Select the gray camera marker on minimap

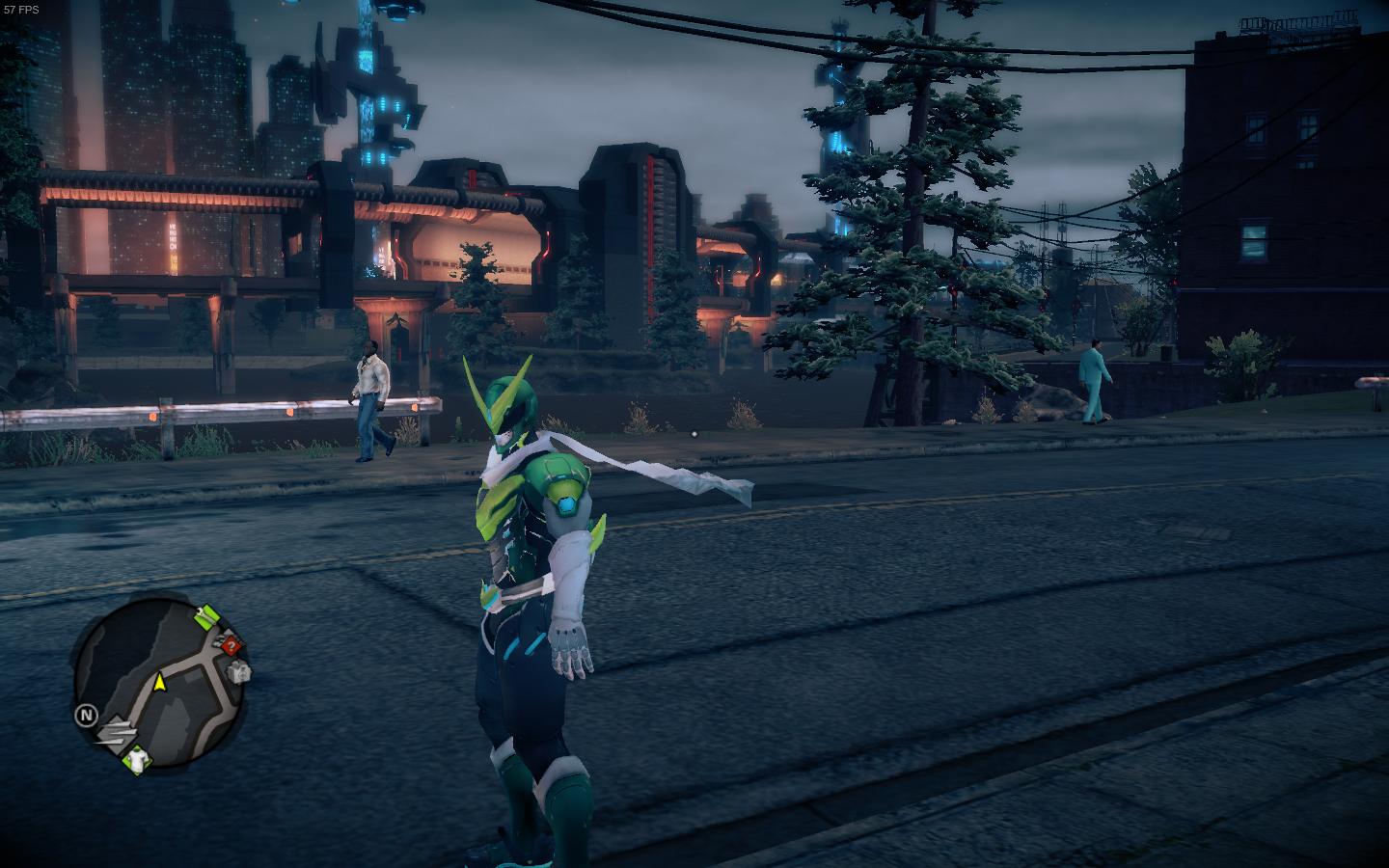pyautogui.click(x=239, y=671)
